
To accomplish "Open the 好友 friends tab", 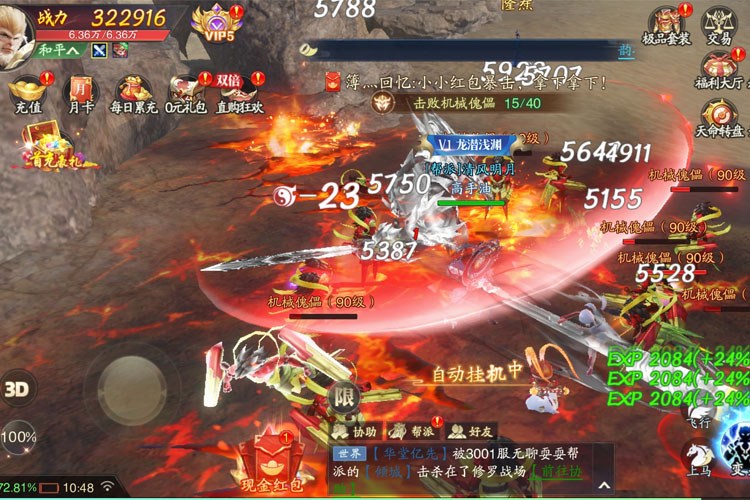I will [x=468, y=431].
